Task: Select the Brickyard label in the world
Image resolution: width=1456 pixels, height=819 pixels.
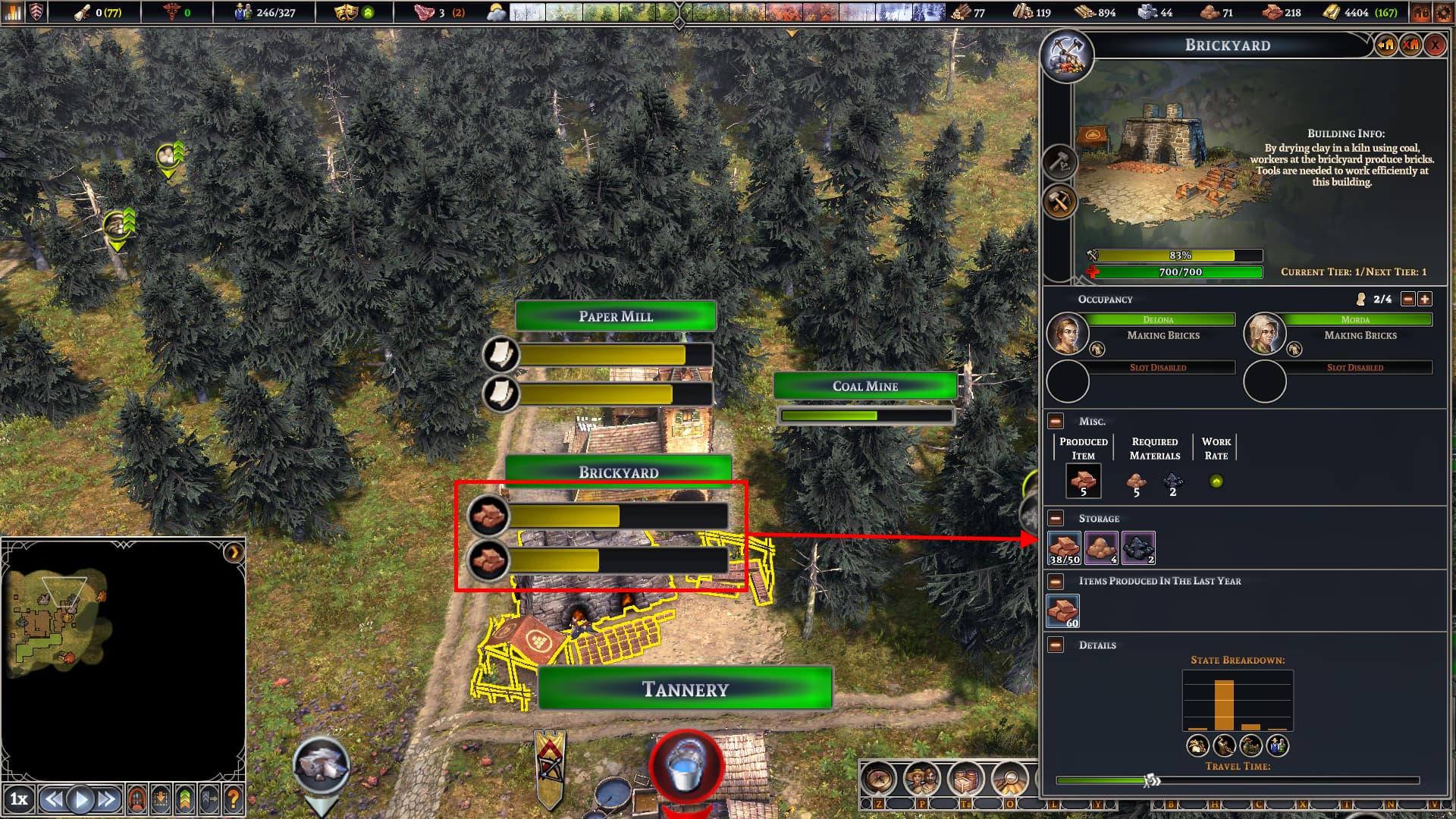Action: click(618, 472)
